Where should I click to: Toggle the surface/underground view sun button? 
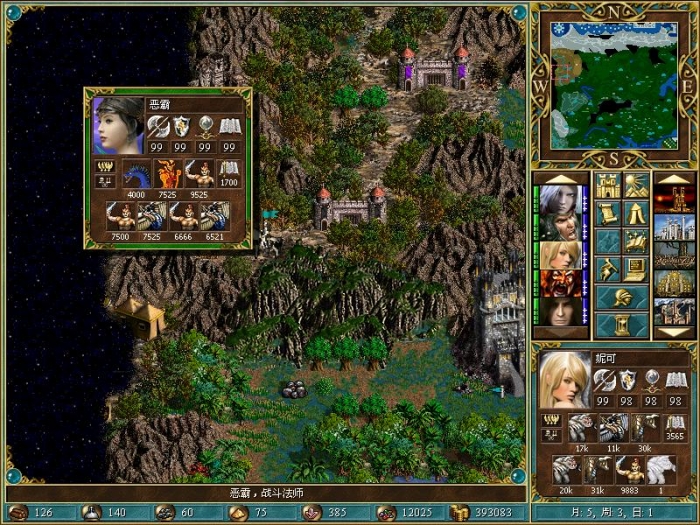636,186
